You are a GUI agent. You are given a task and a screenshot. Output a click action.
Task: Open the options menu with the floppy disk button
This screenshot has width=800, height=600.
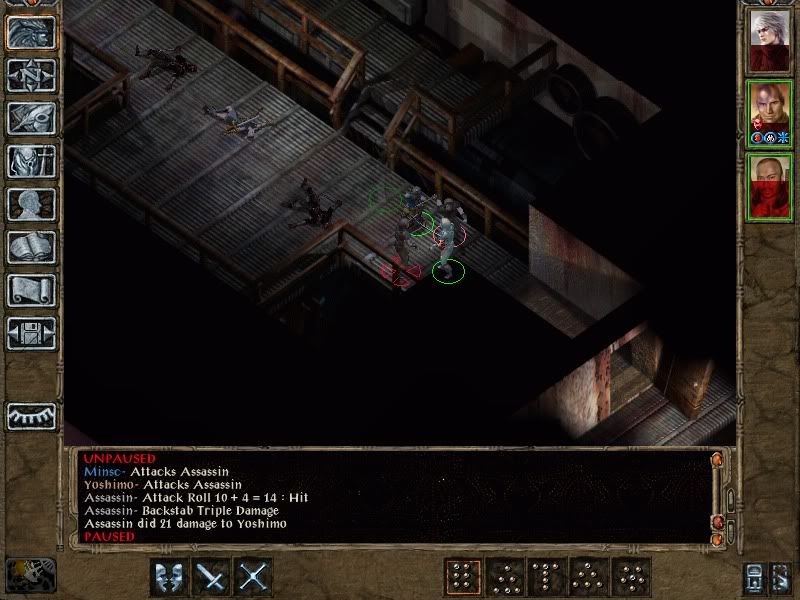[x=31, y=332]
